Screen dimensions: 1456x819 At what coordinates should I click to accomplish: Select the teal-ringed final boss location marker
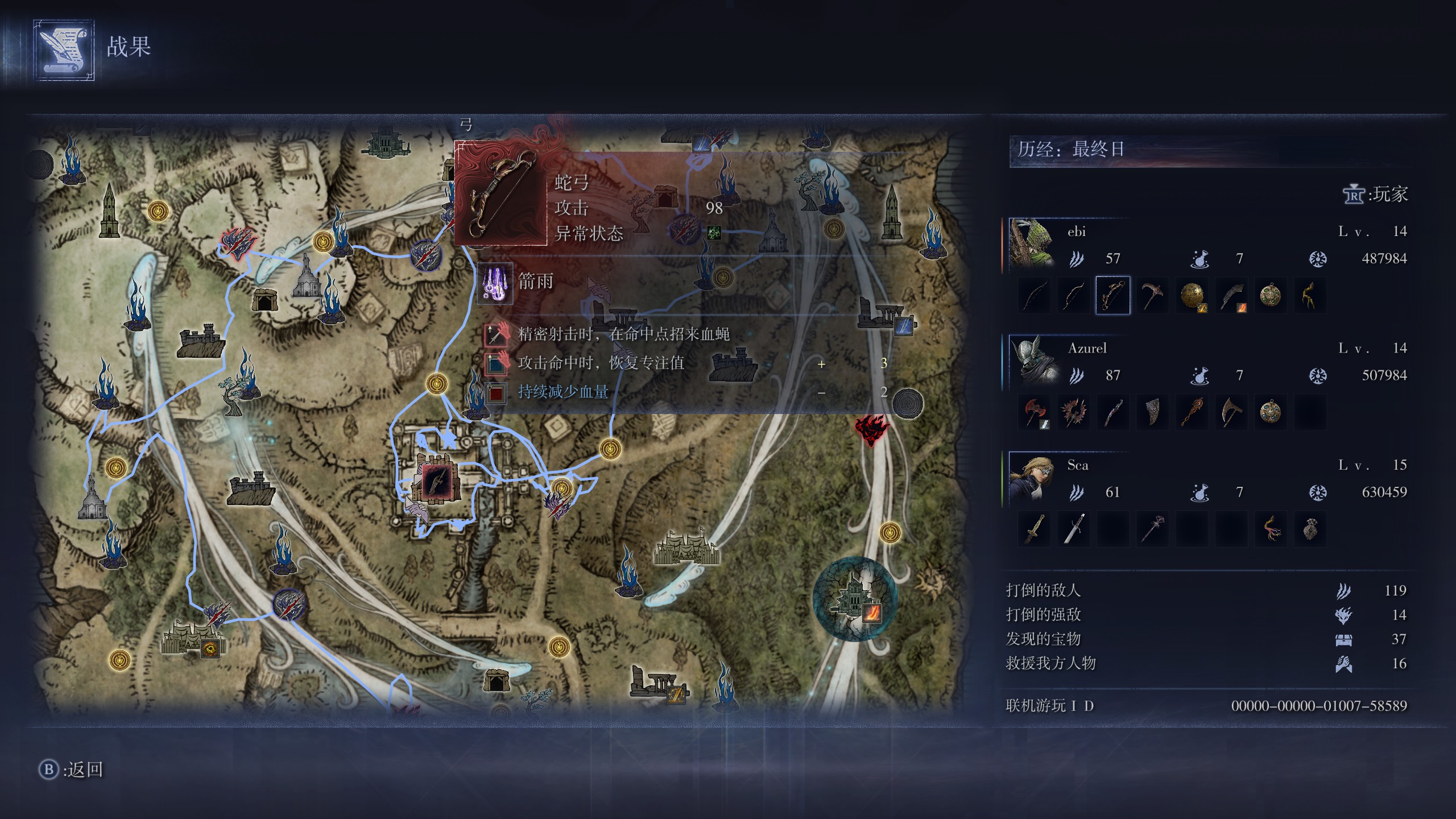point(855,599)
